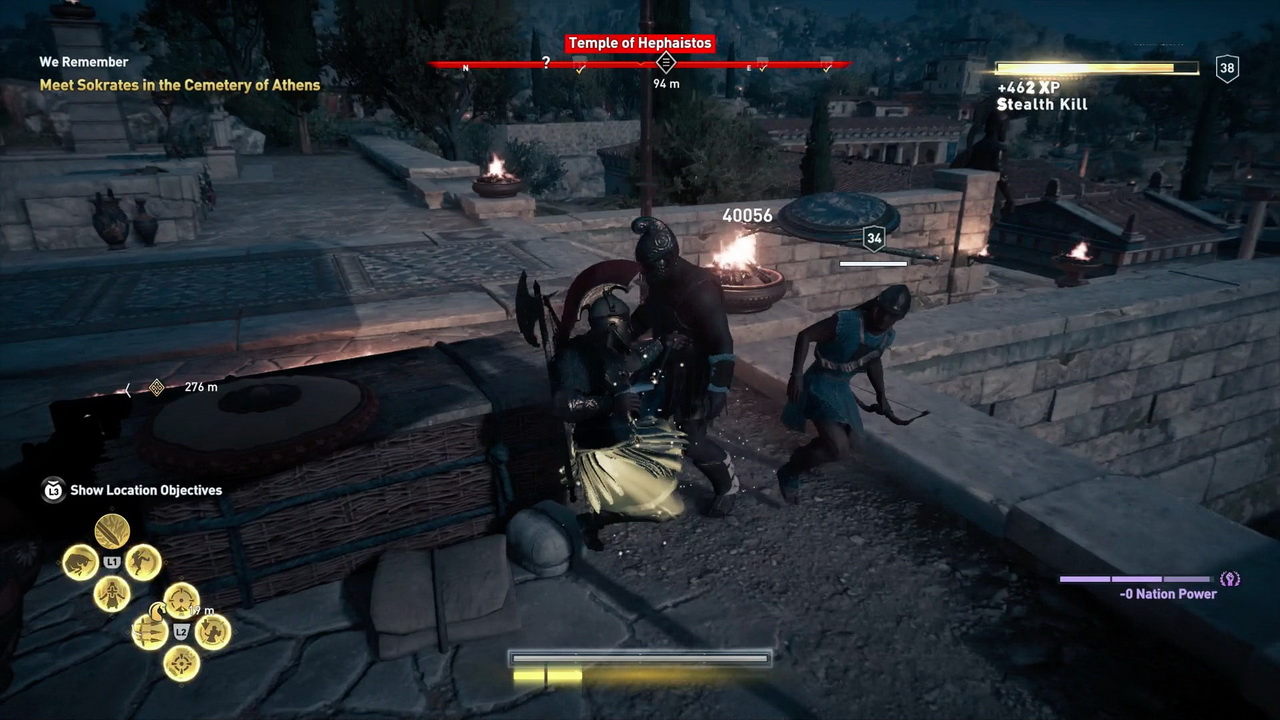Click the question mark compass marker
1280x720 pixels.
(545, 63)
